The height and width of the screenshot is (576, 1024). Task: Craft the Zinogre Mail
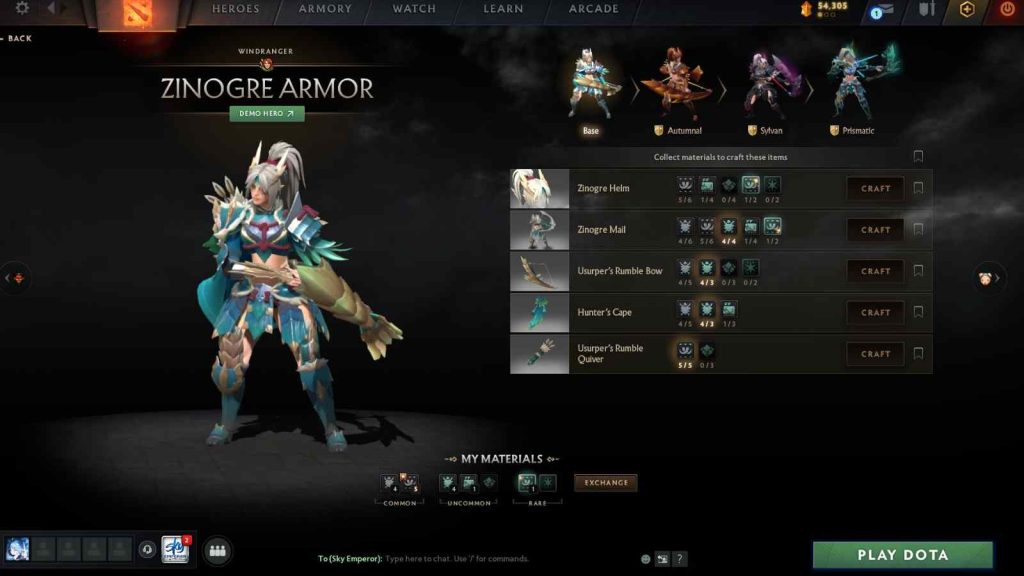click(875, 230)
